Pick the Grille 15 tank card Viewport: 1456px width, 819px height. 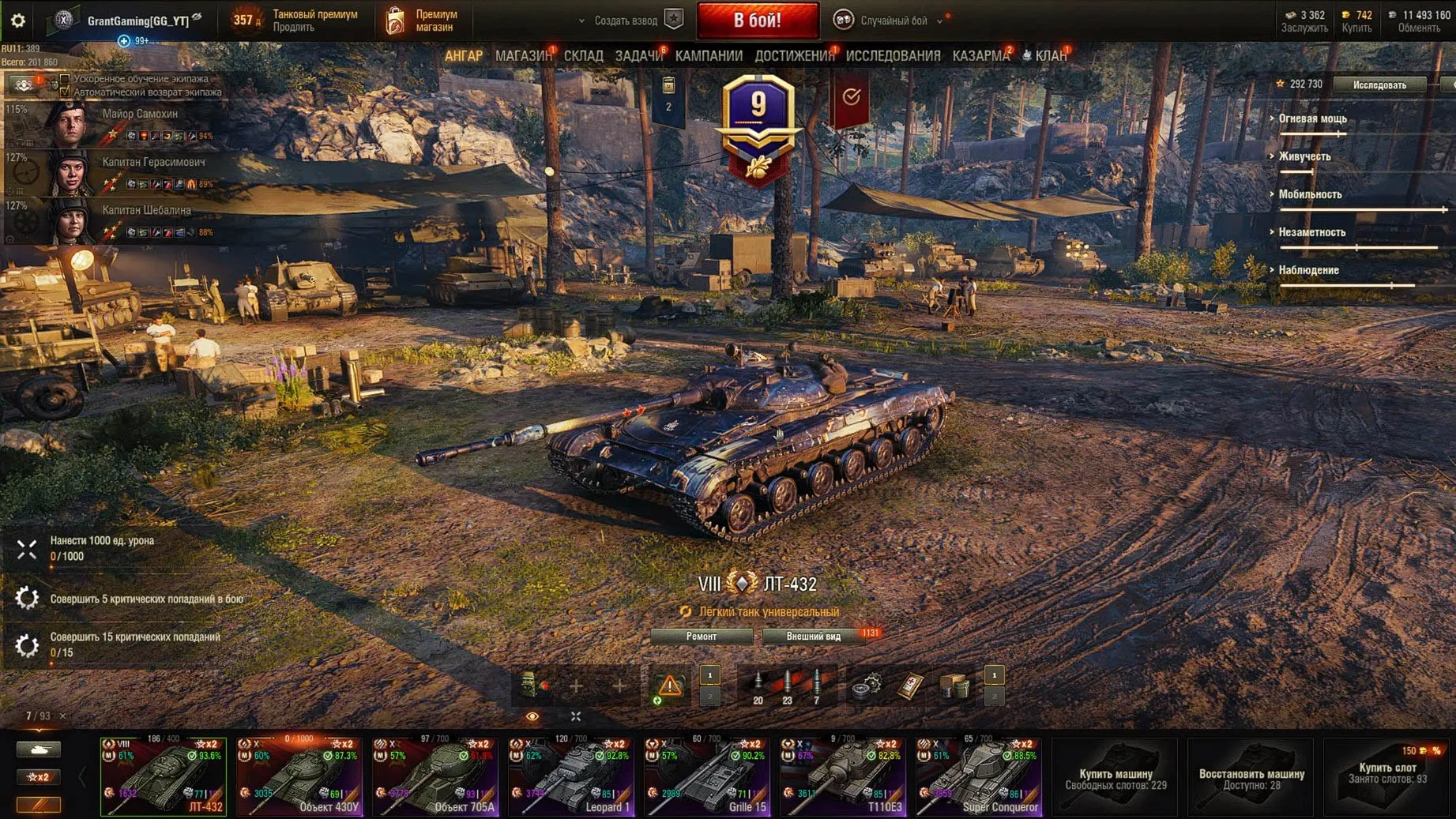(707, 776)
